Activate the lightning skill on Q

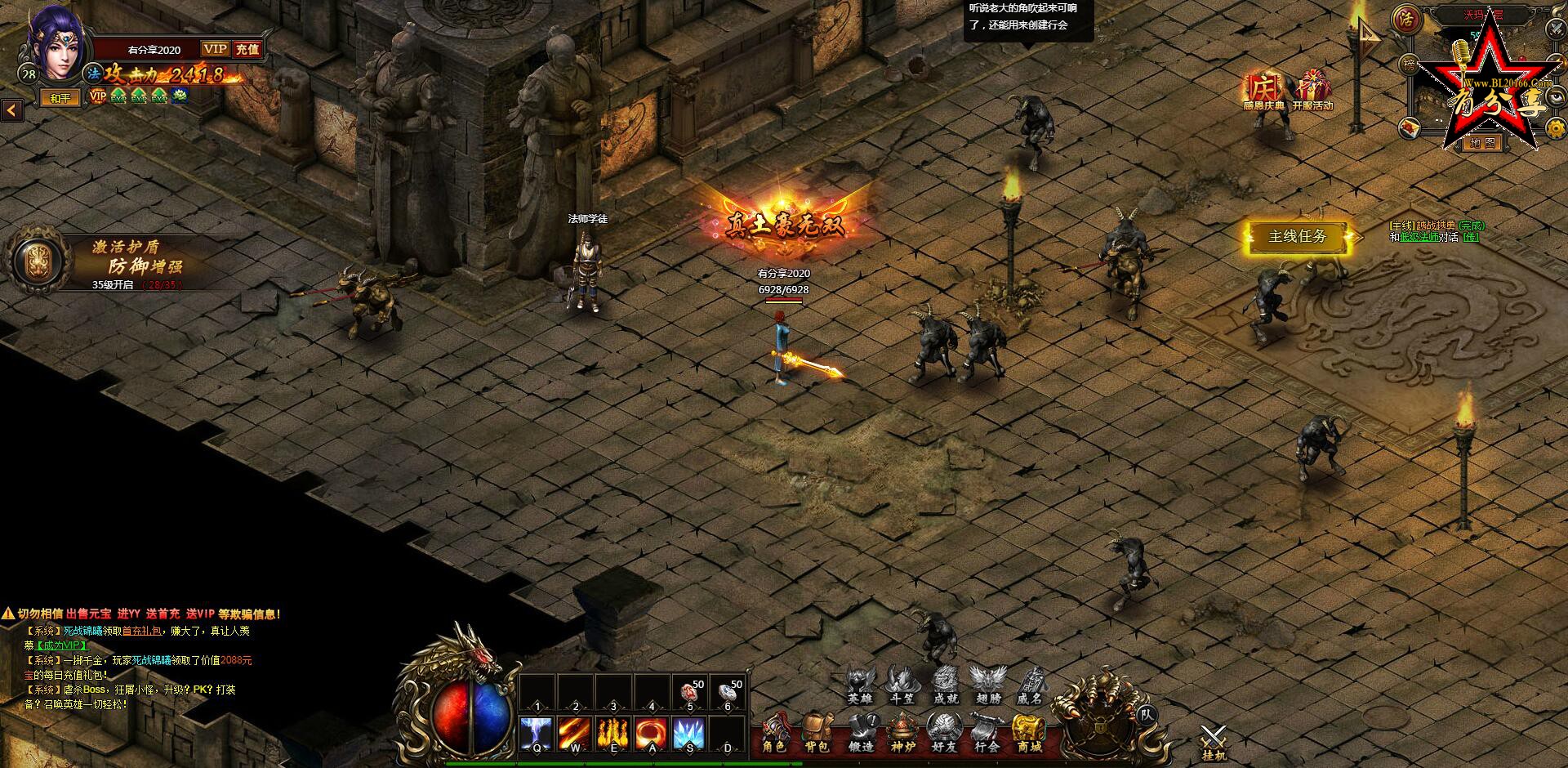coord(537,733)
